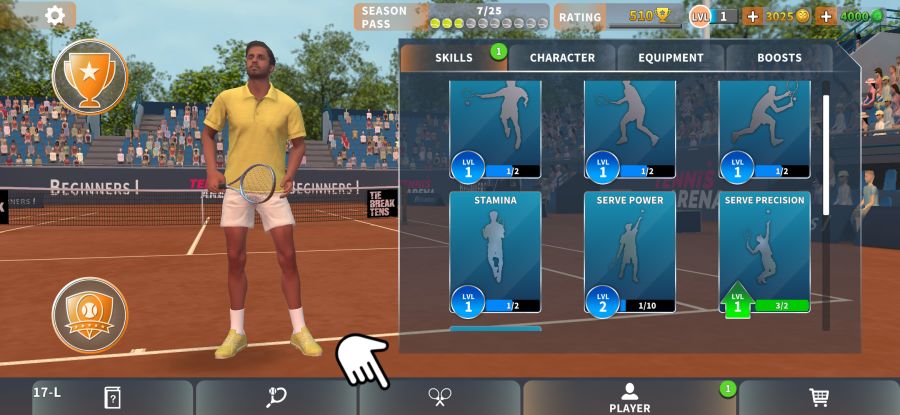Switch to the Skills tab
Viewport: 900px width, 415px height.
coord(454,58)
